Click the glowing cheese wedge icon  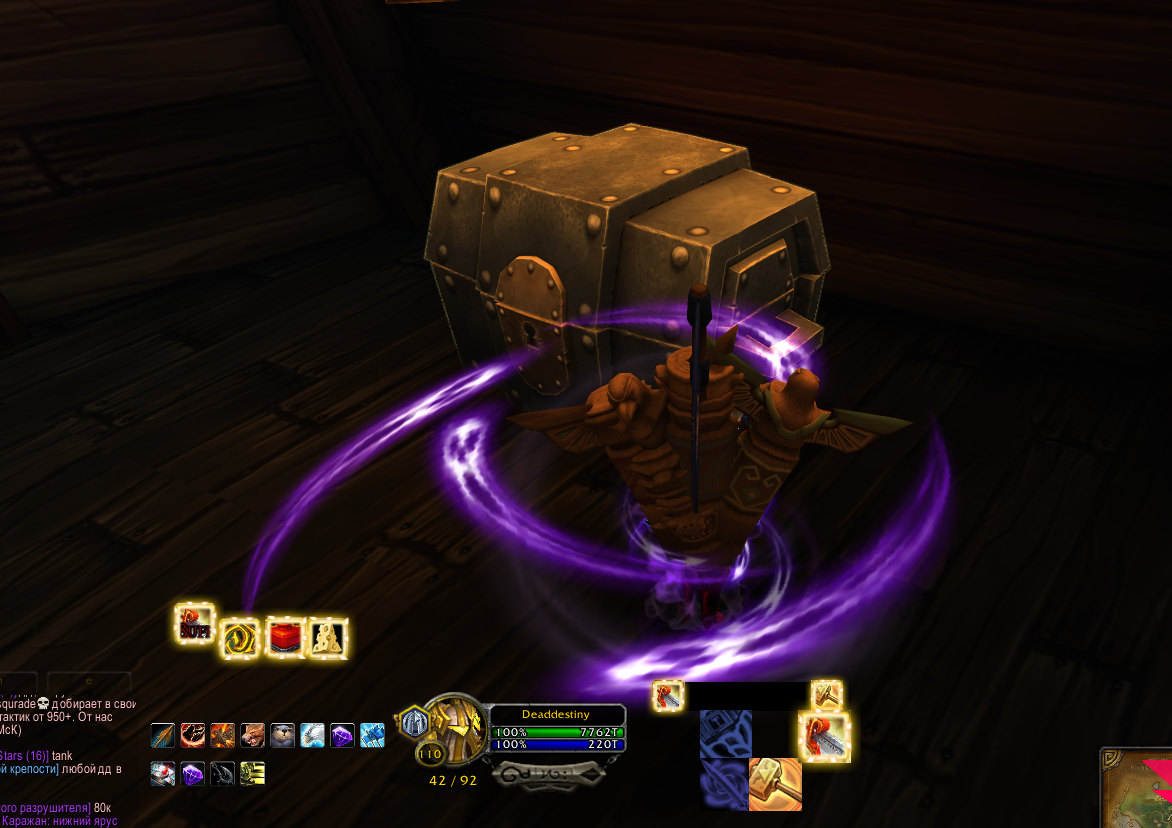point(328,636)
